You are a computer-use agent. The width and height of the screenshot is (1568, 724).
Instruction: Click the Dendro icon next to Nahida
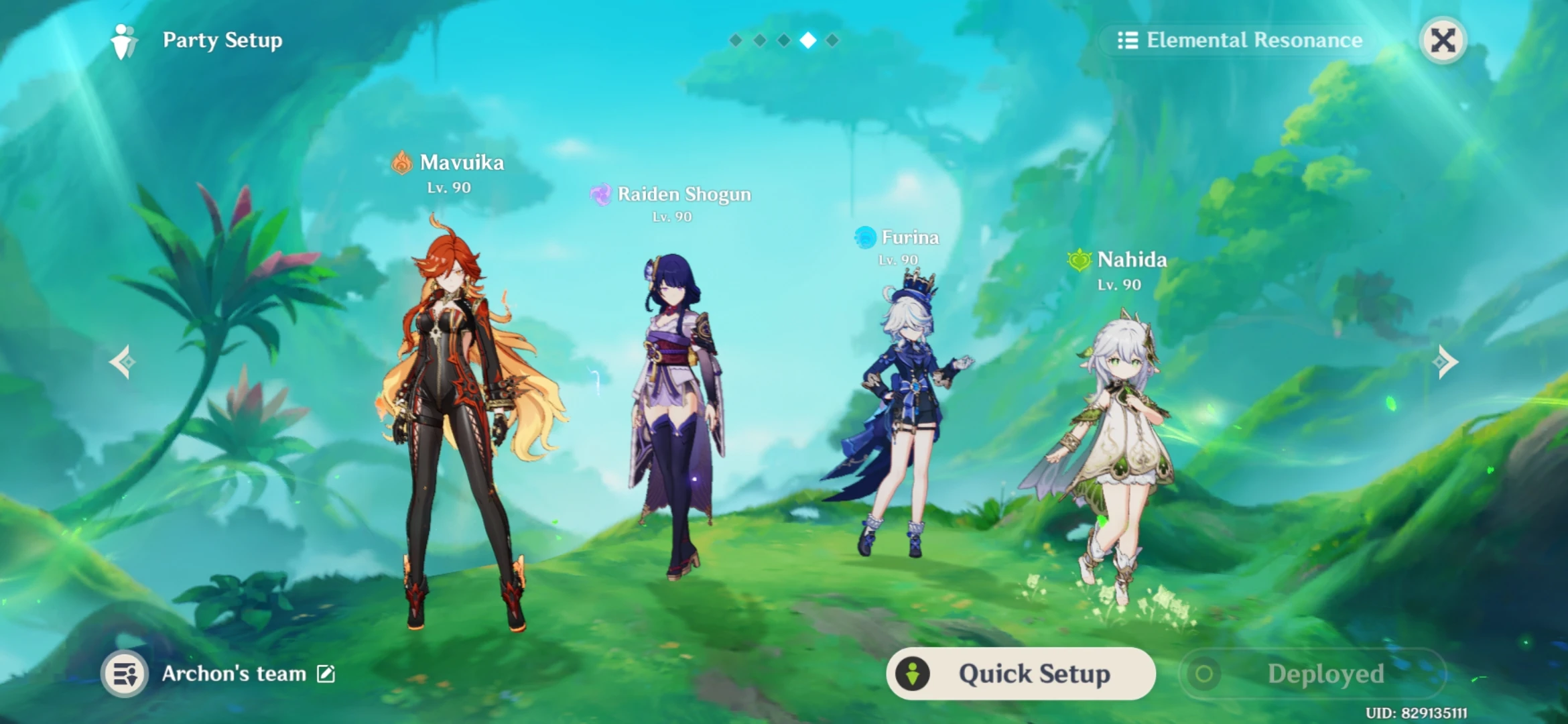tap(1079, 260)
